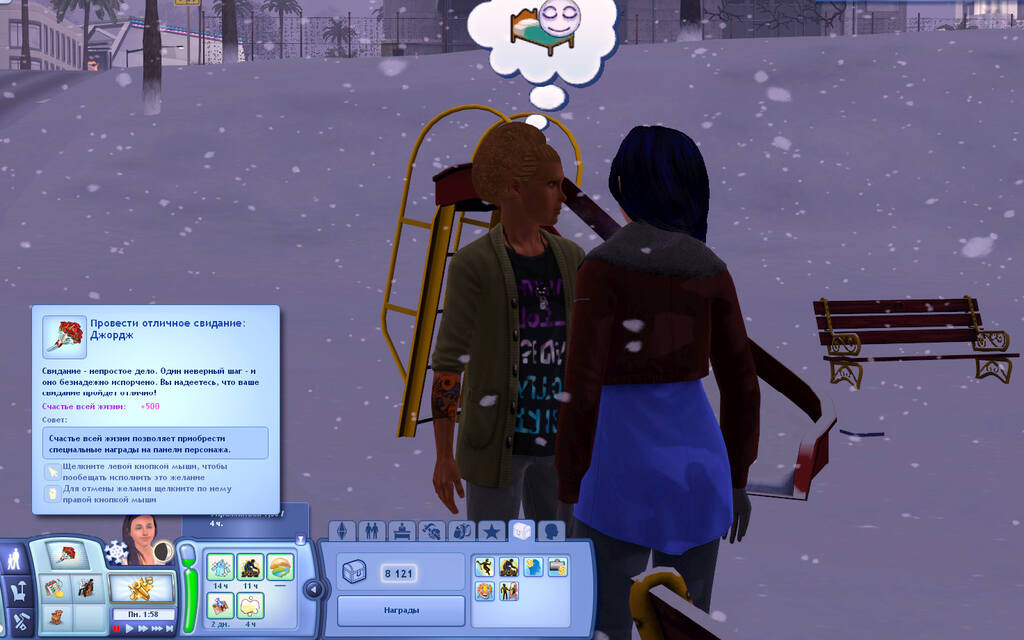Viewport: 1024px width, 640px height.
Task: Click the treasure chest lifetime rewards icon
Action: 355,573
